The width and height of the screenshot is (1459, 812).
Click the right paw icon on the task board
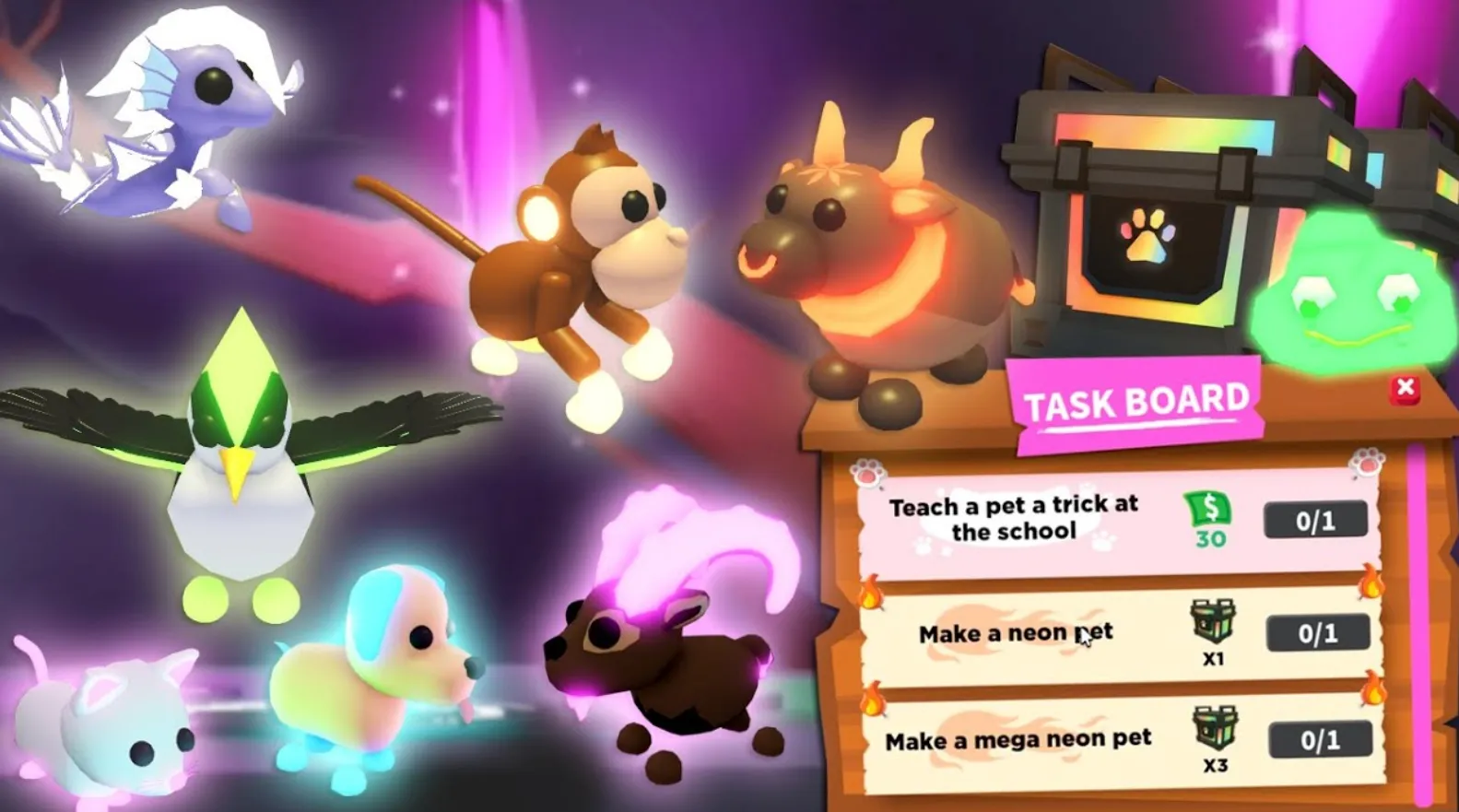1366,464
